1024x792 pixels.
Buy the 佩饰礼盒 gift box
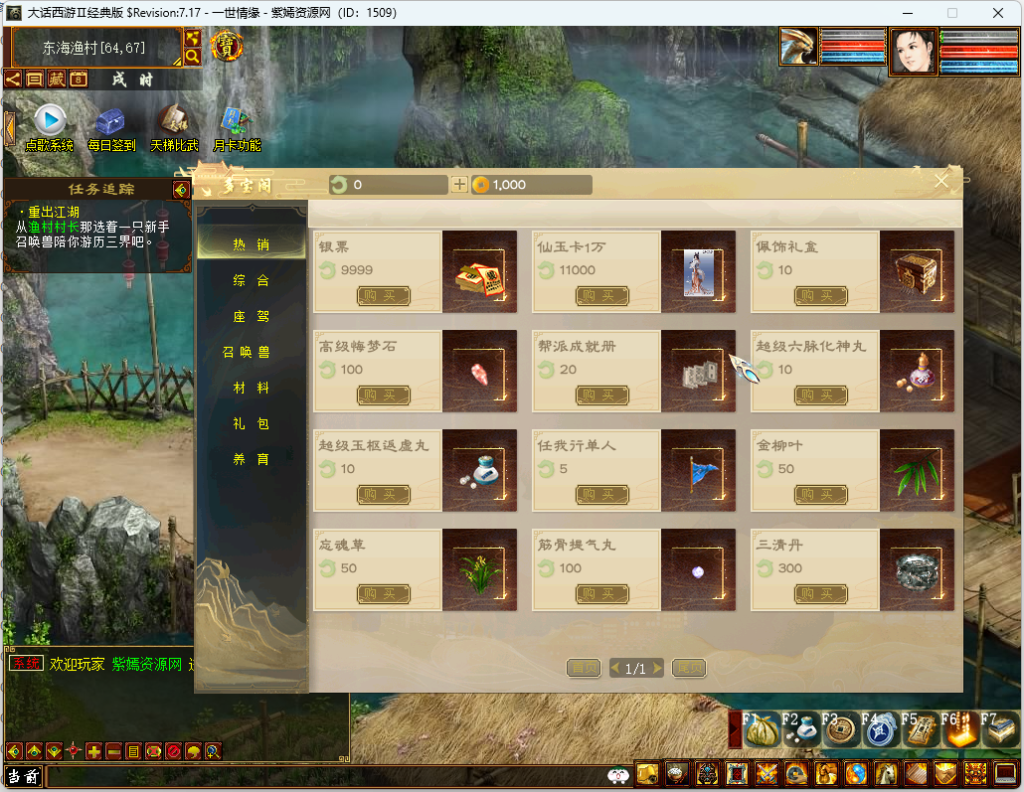point(821,296)
